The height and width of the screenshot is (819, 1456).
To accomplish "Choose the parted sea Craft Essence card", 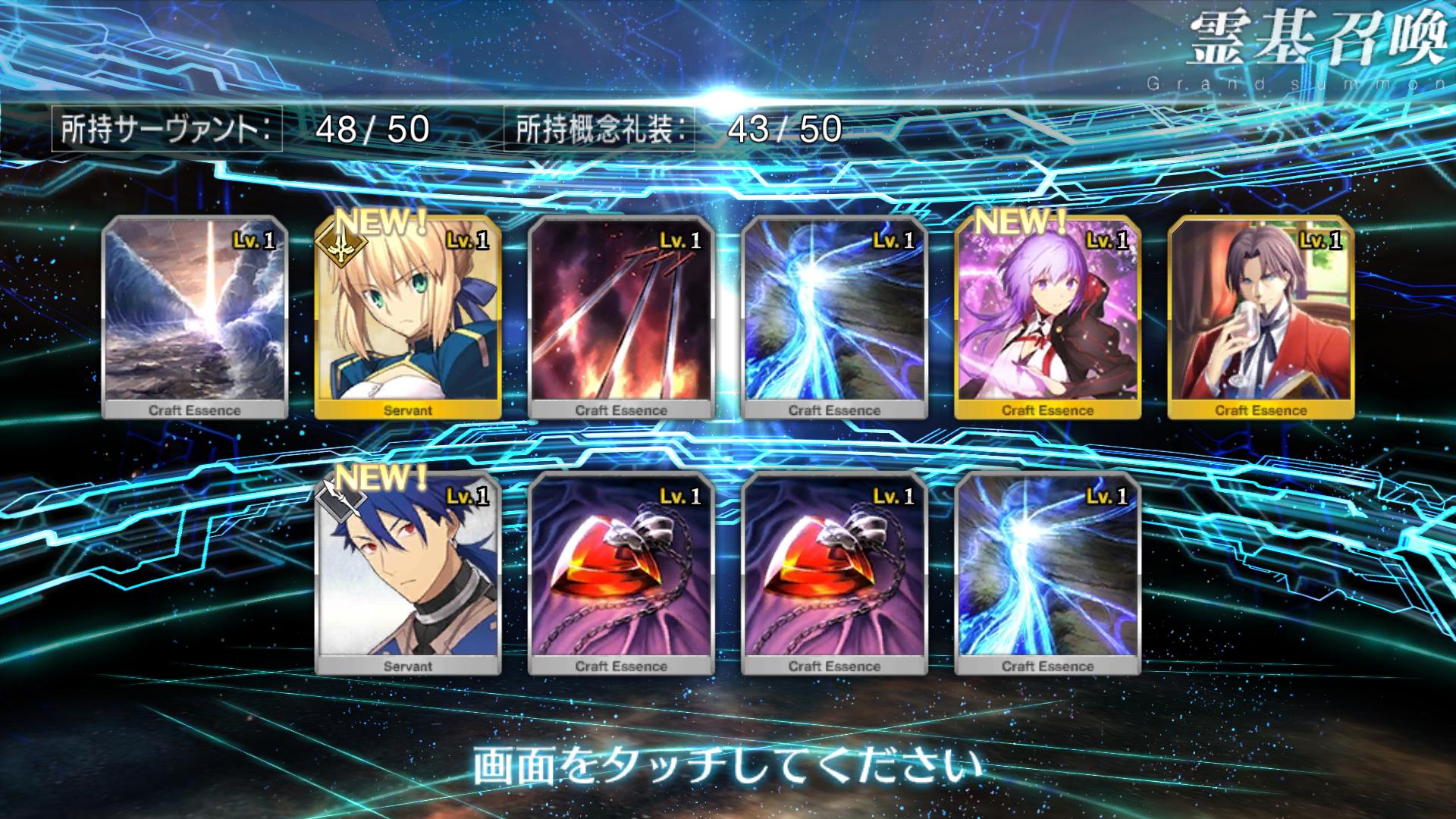I will 195,317.
